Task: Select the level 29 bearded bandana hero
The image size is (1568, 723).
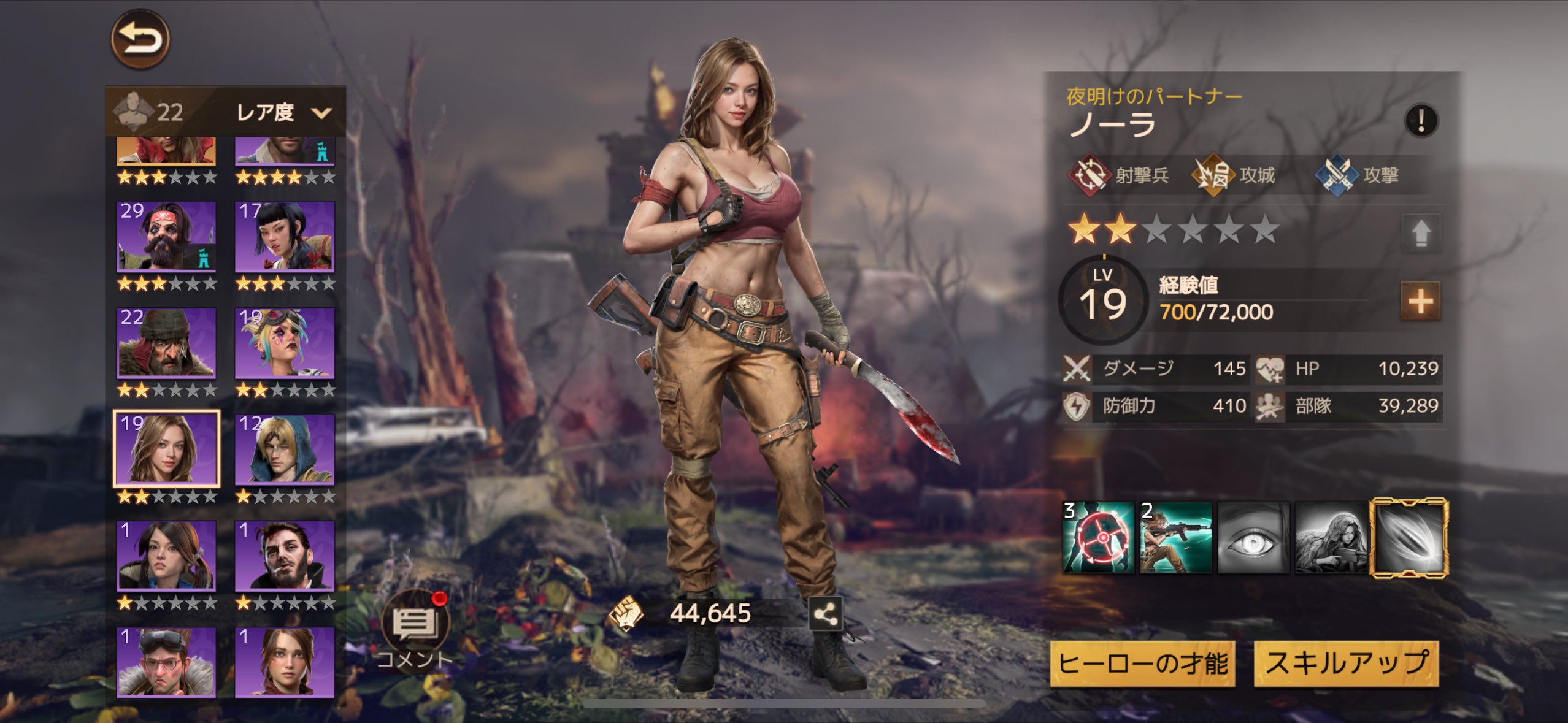Action: click(166, 237)
